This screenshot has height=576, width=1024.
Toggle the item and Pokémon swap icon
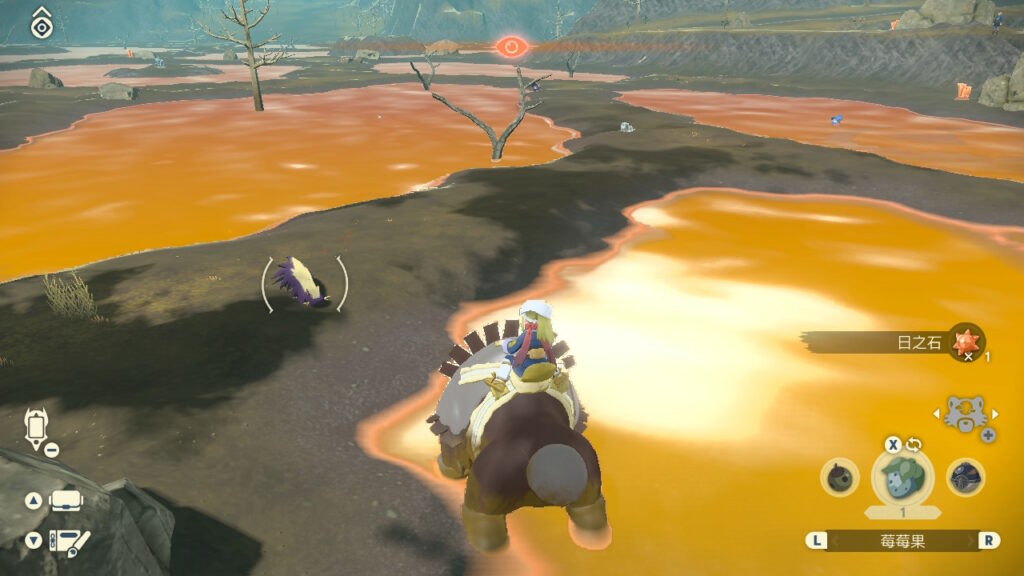click(913, 445)
